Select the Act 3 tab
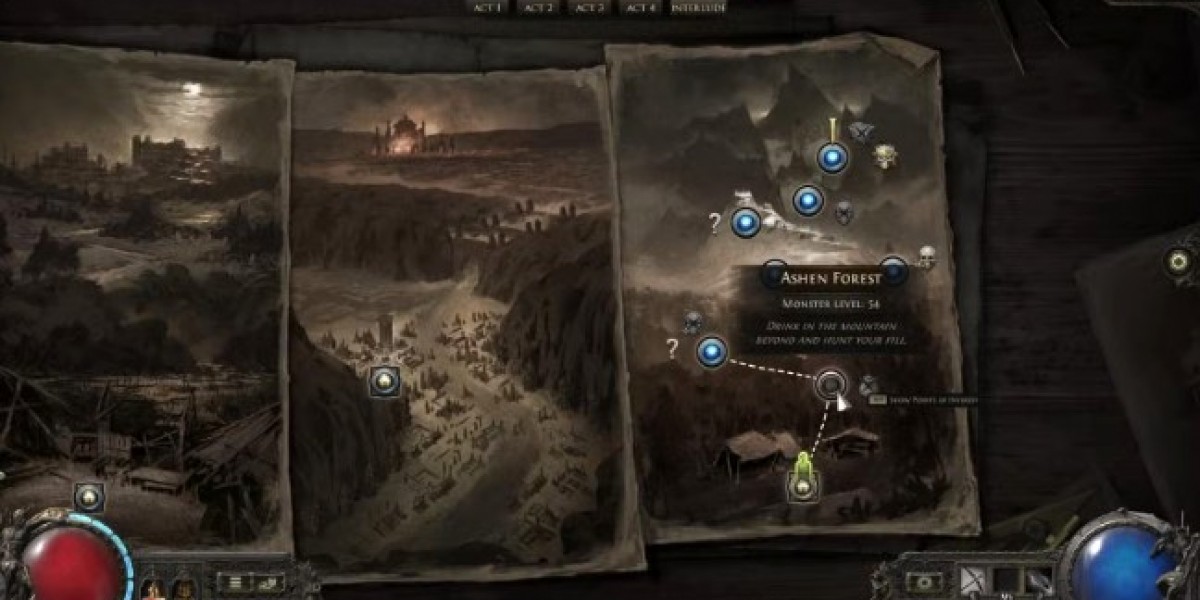 click(x=589, y=7)
